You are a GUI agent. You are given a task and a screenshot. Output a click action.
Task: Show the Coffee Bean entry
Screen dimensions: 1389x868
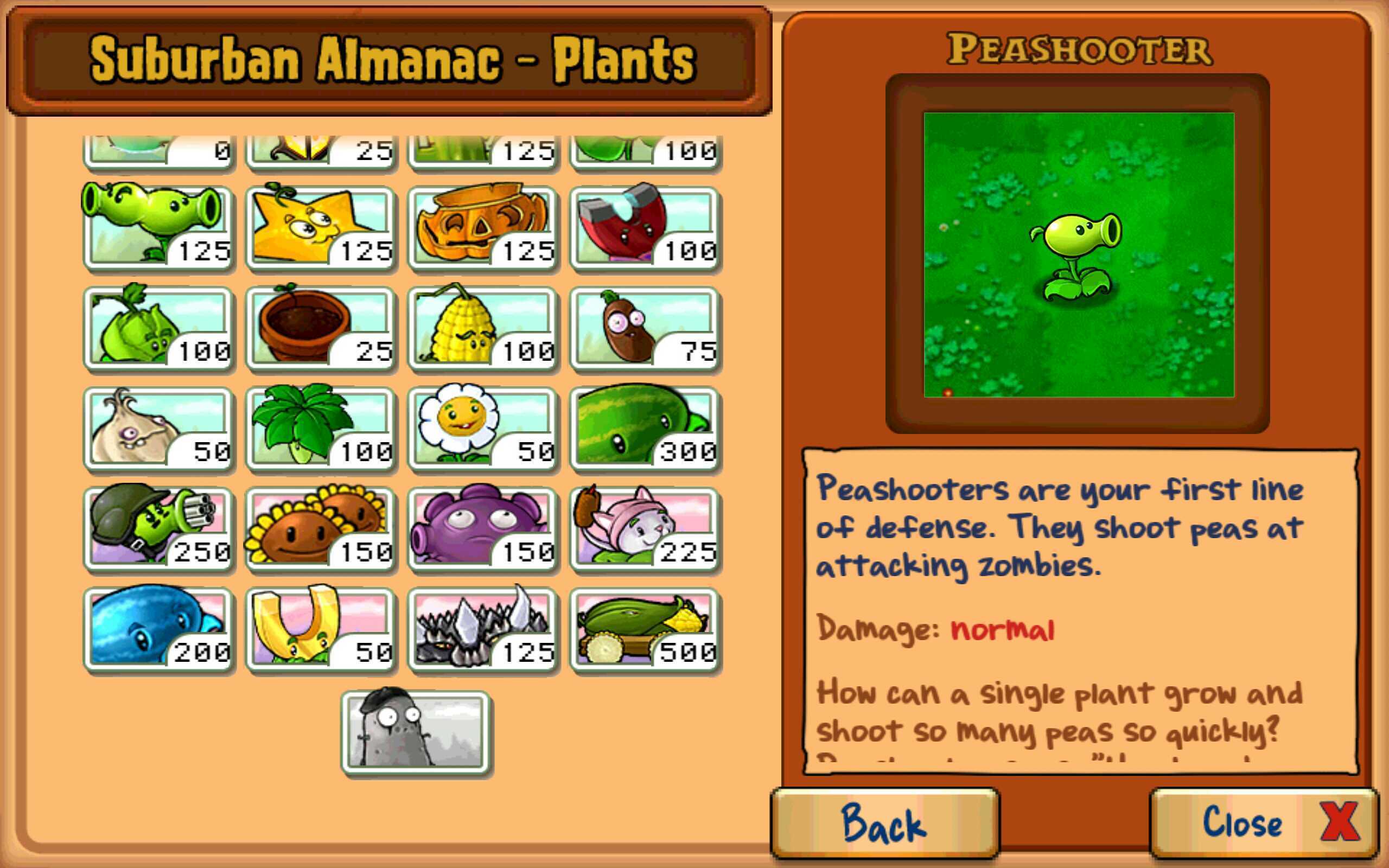point(645,328)
